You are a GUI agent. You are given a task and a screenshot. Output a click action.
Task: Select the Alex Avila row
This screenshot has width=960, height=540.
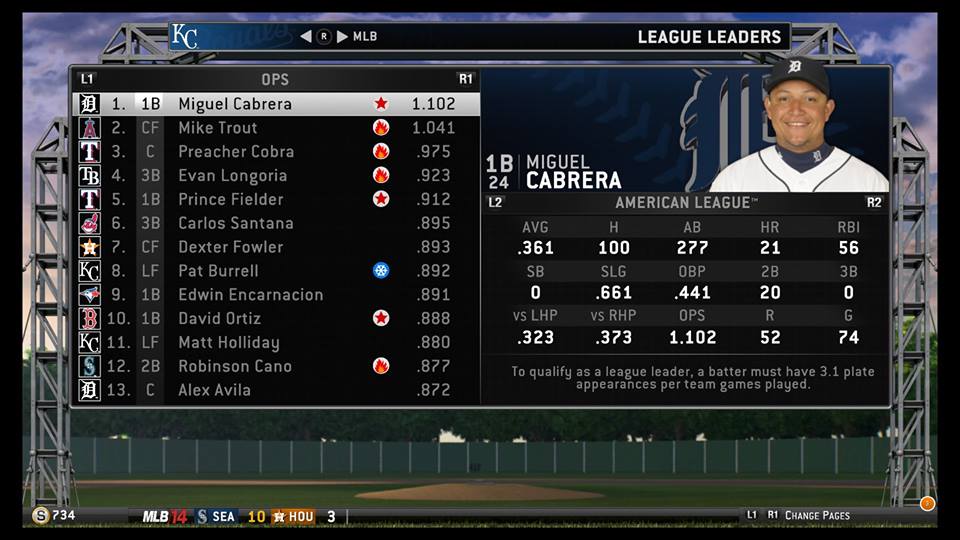tap(214, 390)
